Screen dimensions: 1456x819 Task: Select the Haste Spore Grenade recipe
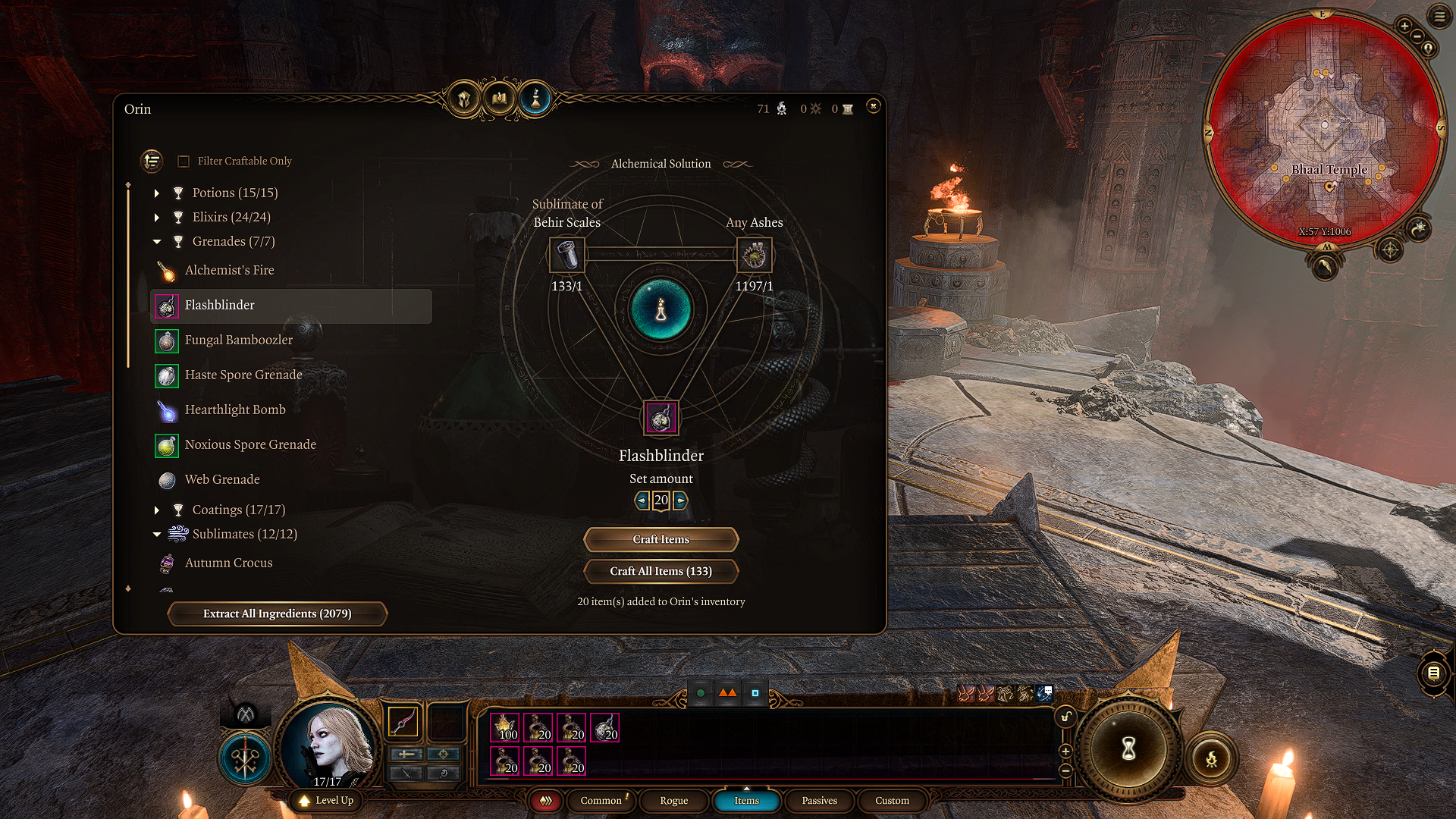pyautogui.click(x=243, y=375)
